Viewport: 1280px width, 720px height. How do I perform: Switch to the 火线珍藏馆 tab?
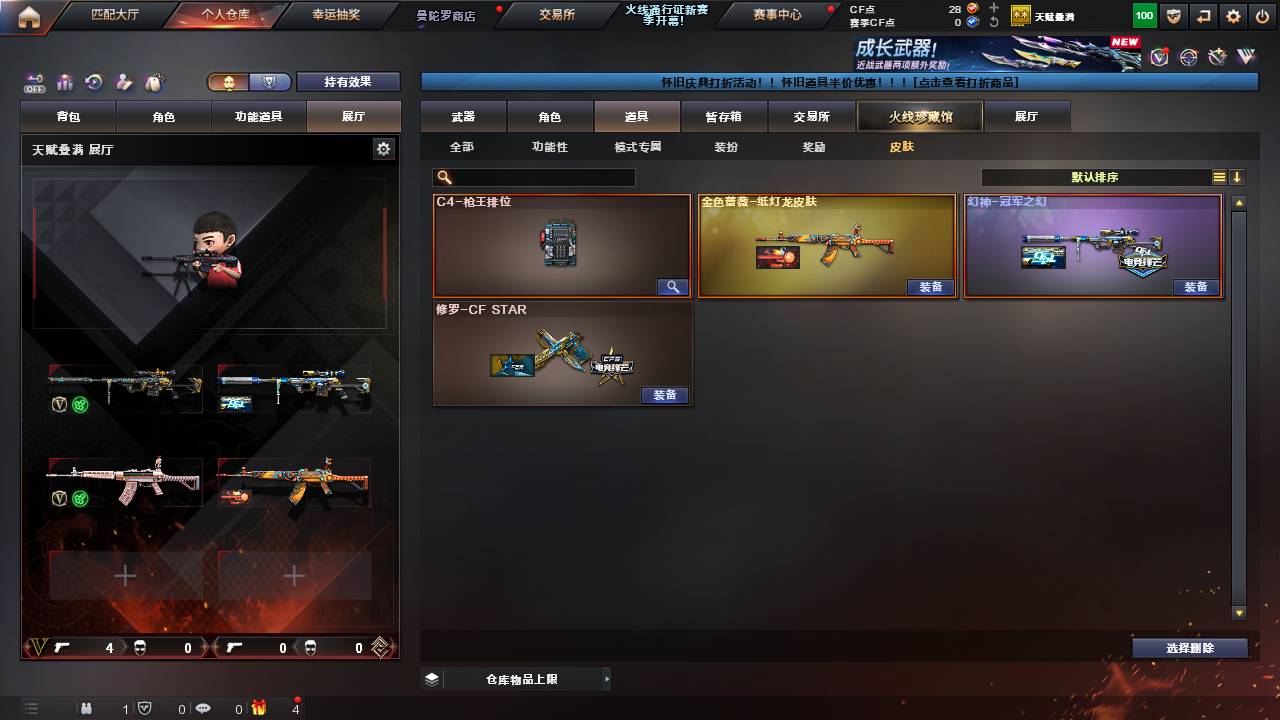pos(919,116)
